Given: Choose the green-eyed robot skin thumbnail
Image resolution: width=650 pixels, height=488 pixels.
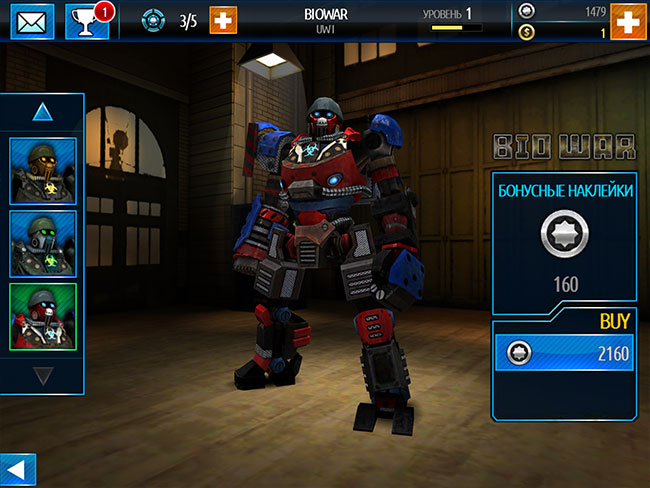Looking at the screenshot, I should tap(42, 242).
